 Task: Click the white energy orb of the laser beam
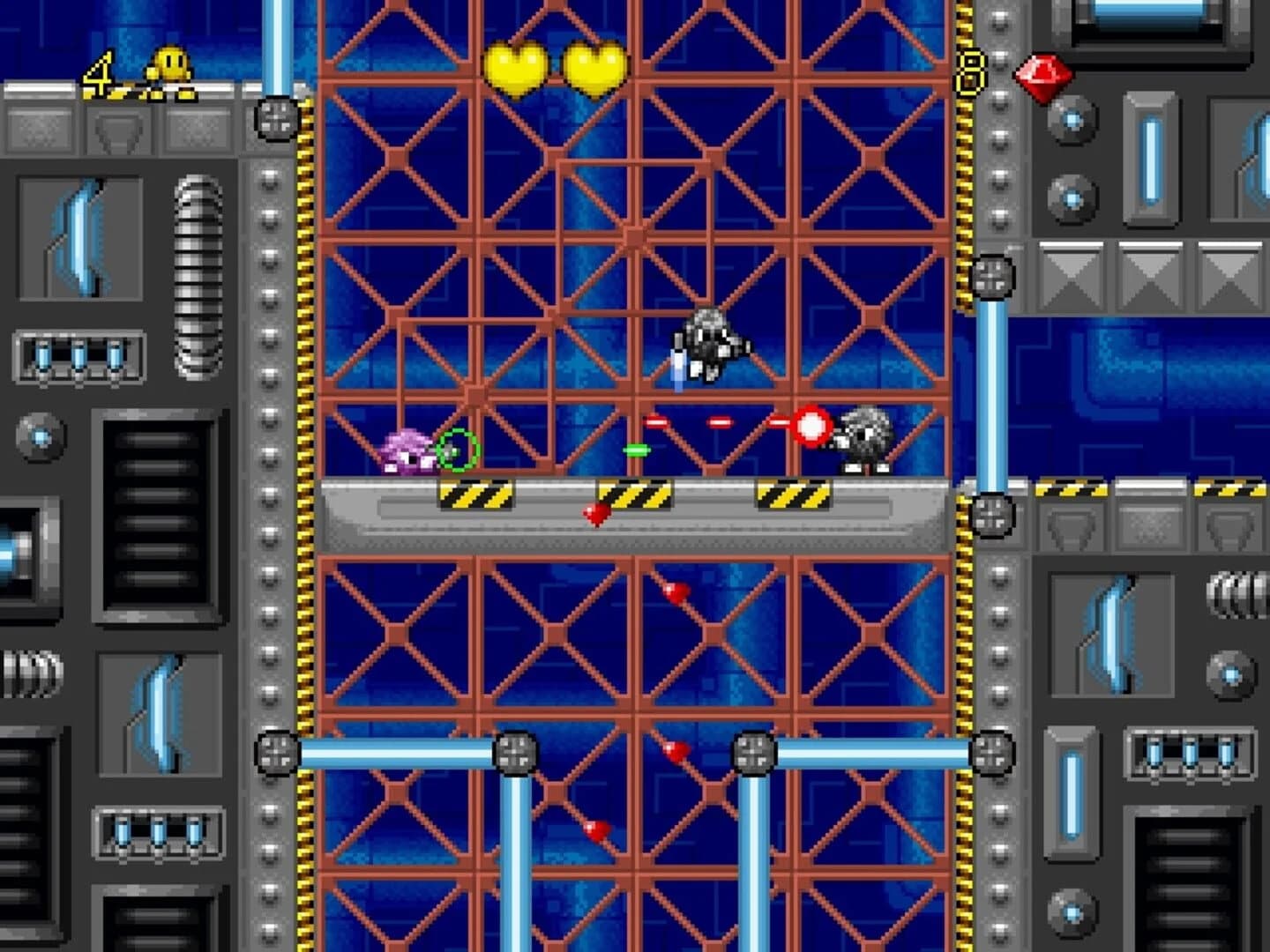[x=811, y=423]
